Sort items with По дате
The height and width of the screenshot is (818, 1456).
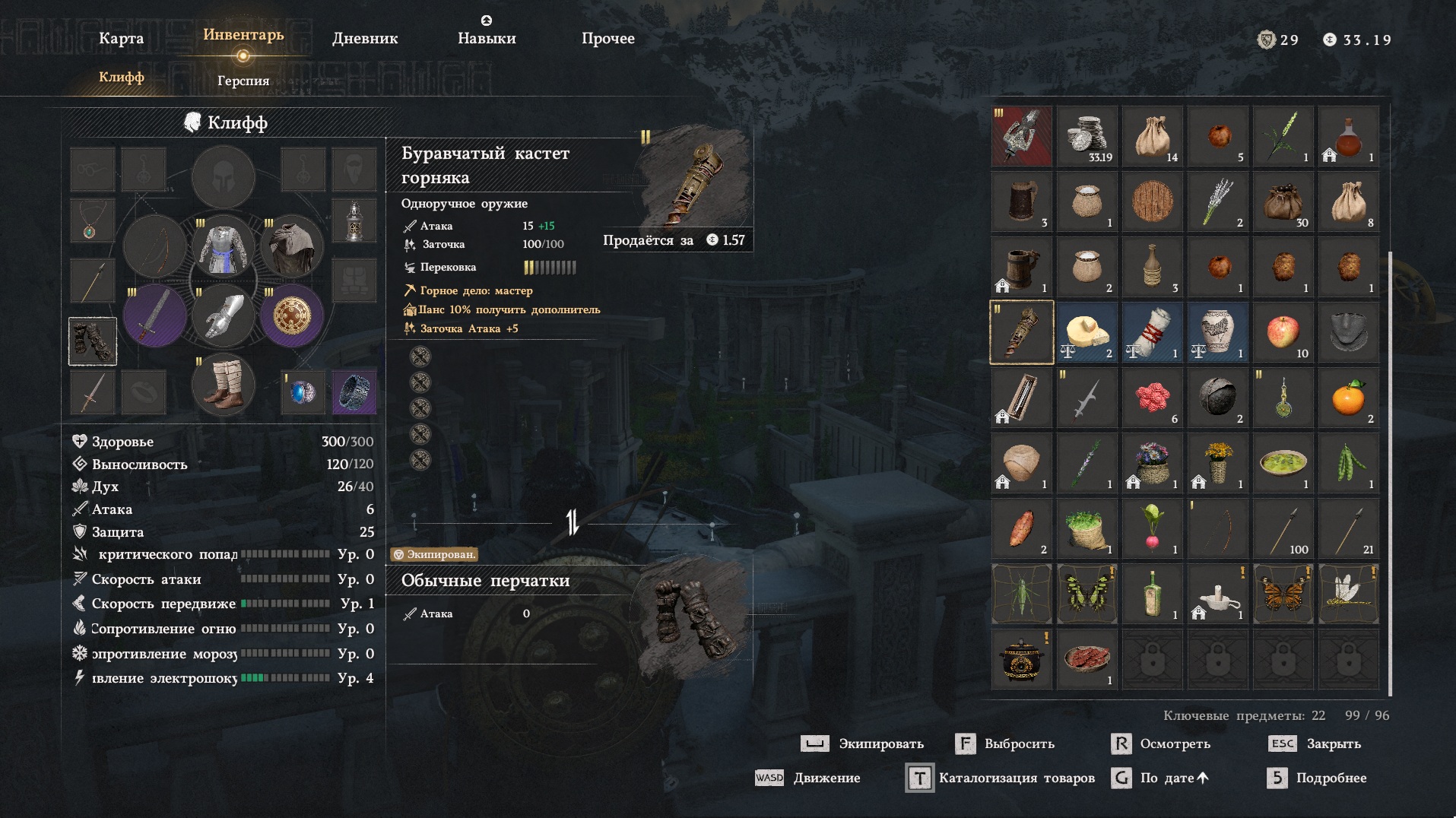(1159, 778)
